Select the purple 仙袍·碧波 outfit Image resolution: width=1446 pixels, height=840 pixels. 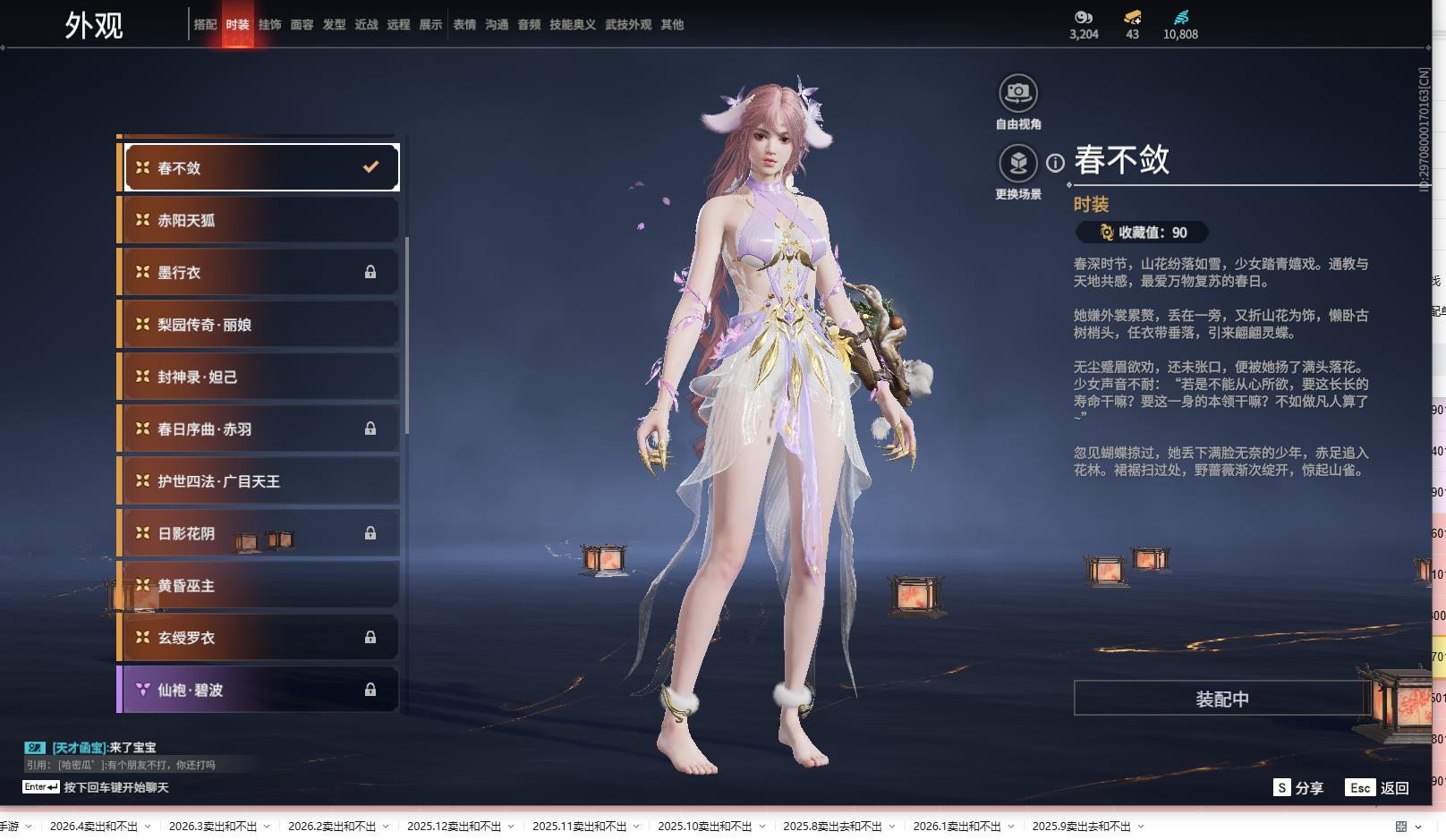(x=259, y=690)
